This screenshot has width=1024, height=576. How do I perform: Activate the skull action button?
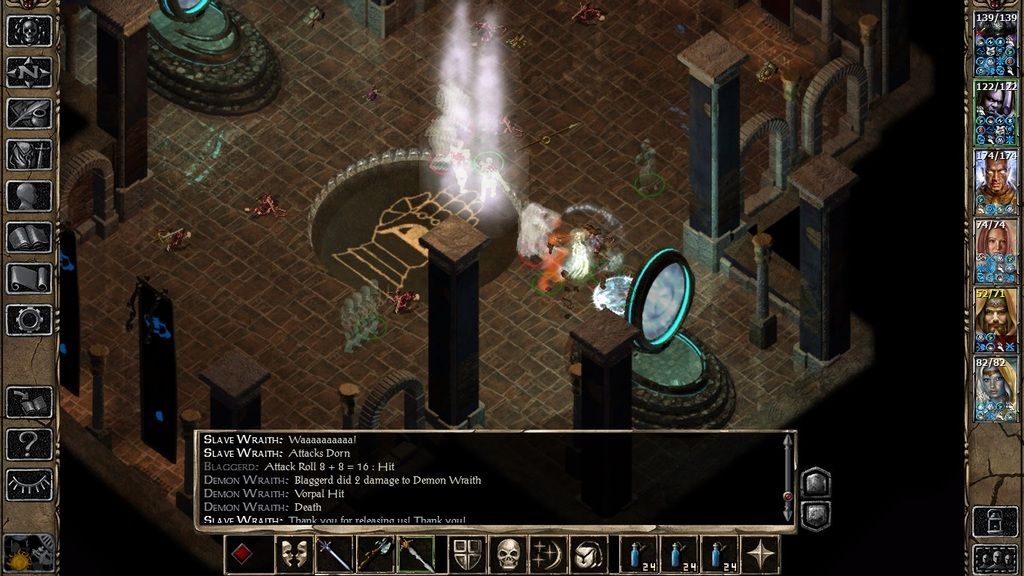coord(509,554)
